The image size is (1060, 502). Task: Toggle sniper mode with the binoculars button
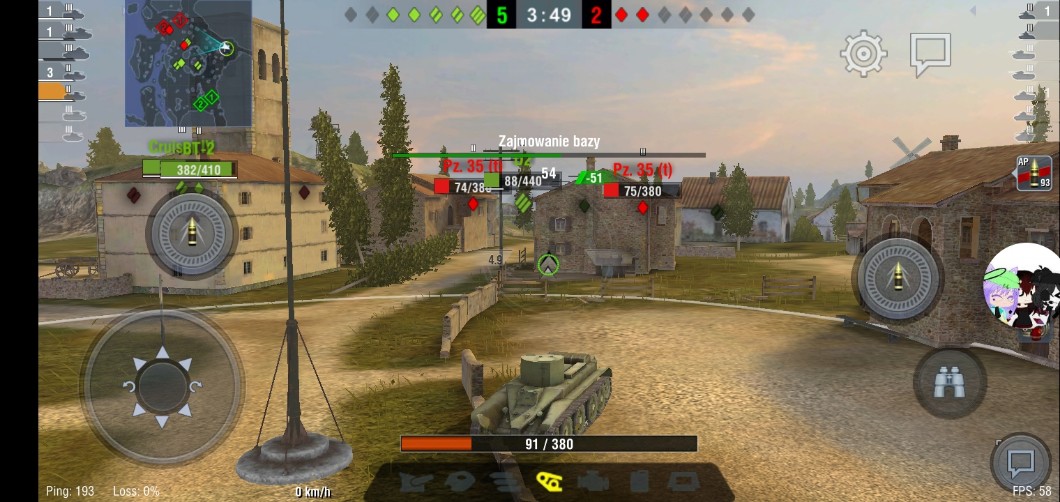click(x=949, y=382)
